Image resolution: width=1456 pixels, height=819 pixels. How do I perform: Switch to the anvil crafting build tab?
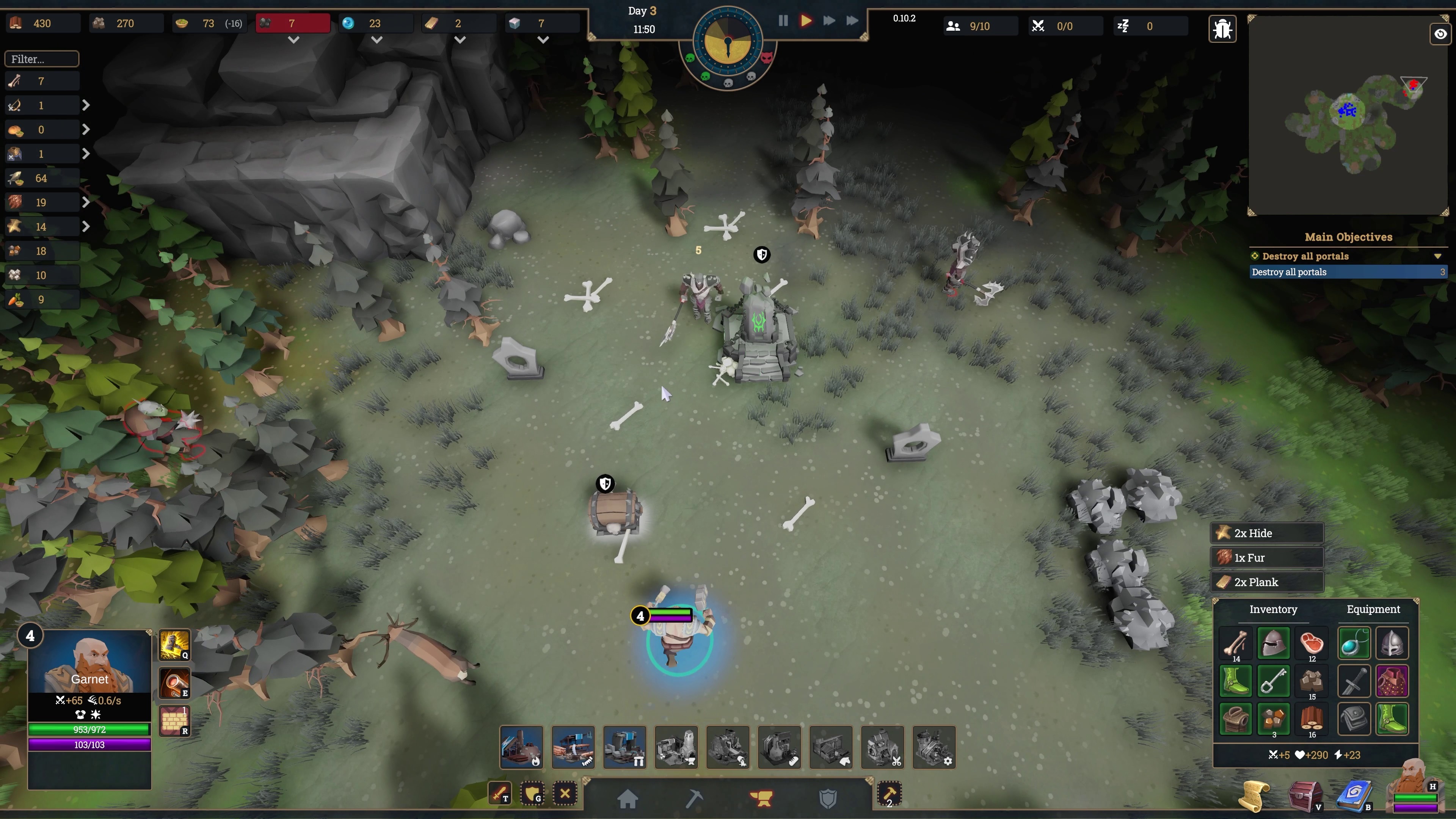[761, 798]
